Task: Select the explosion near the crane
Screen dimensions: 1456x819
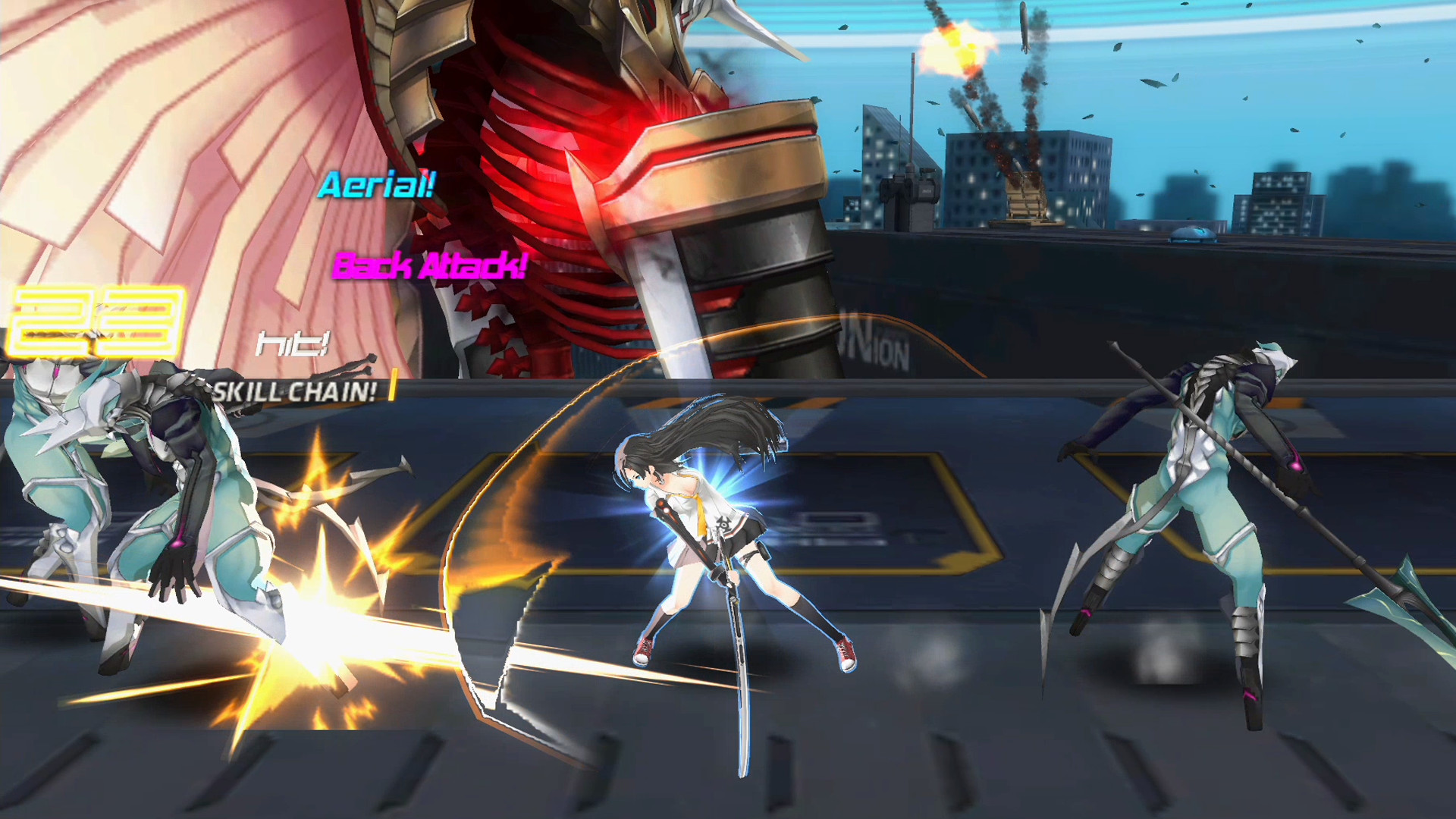Action: [951, 47]
